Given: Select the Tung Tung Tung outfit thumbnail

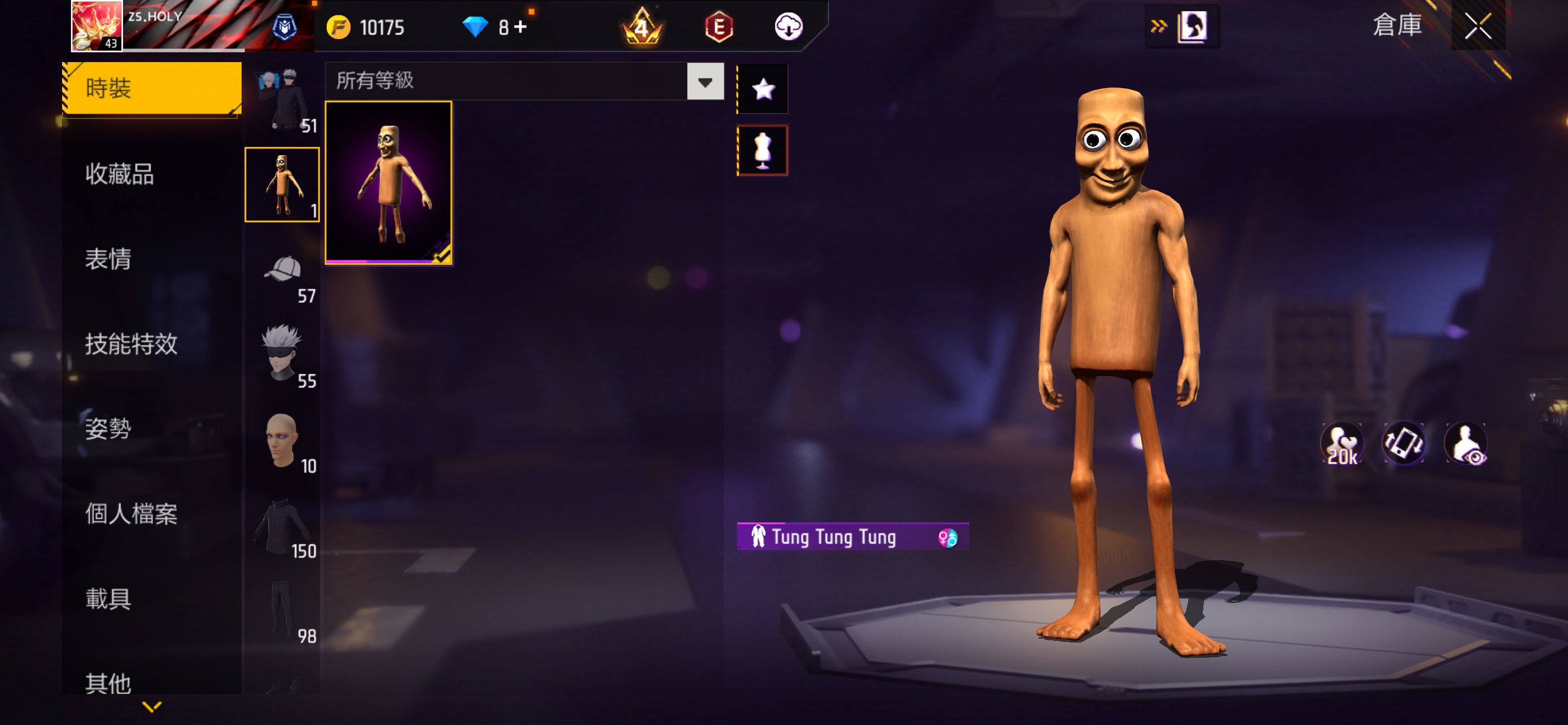Looking at the screenshot, I should [x=388, y=182].
